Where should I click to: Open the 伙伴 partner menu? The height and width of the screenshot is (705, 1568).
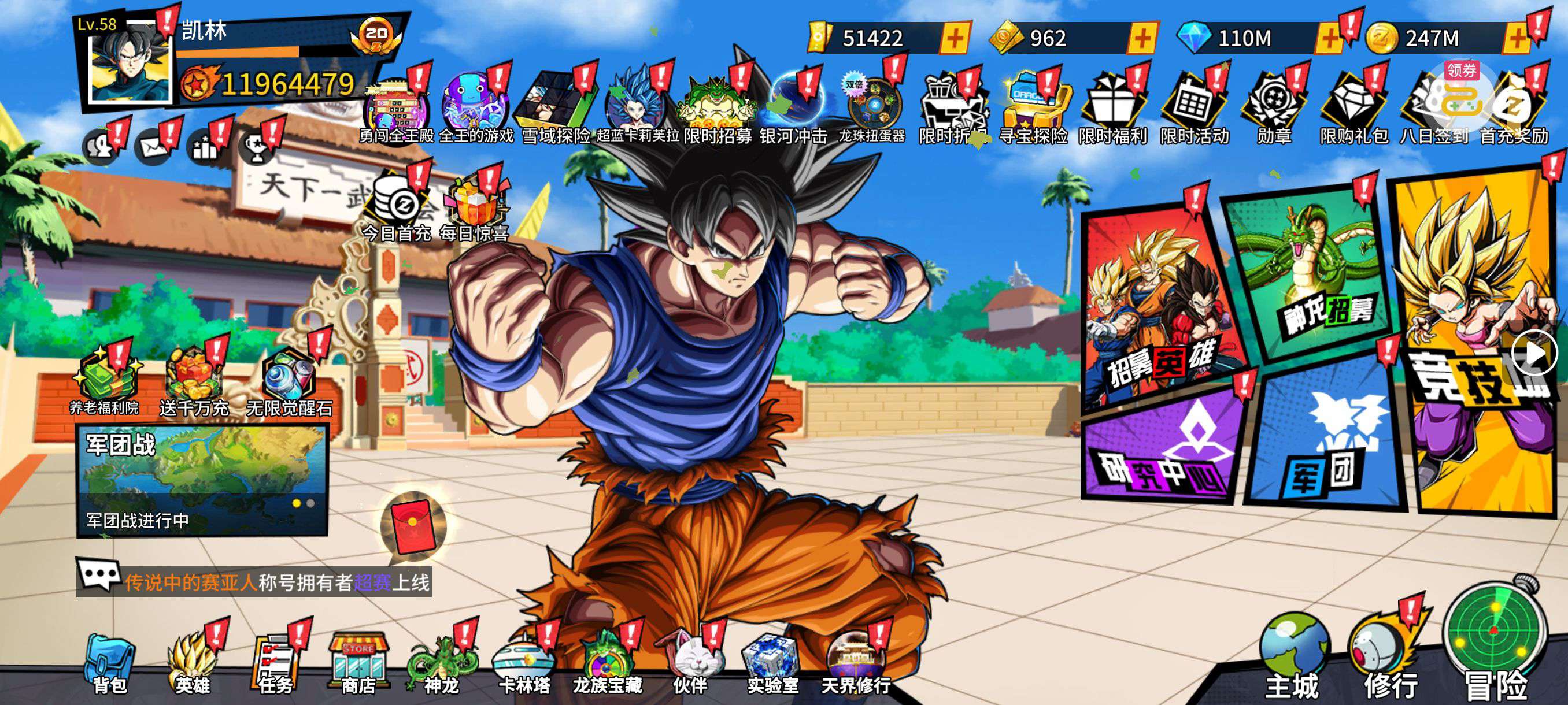point(690,663)
